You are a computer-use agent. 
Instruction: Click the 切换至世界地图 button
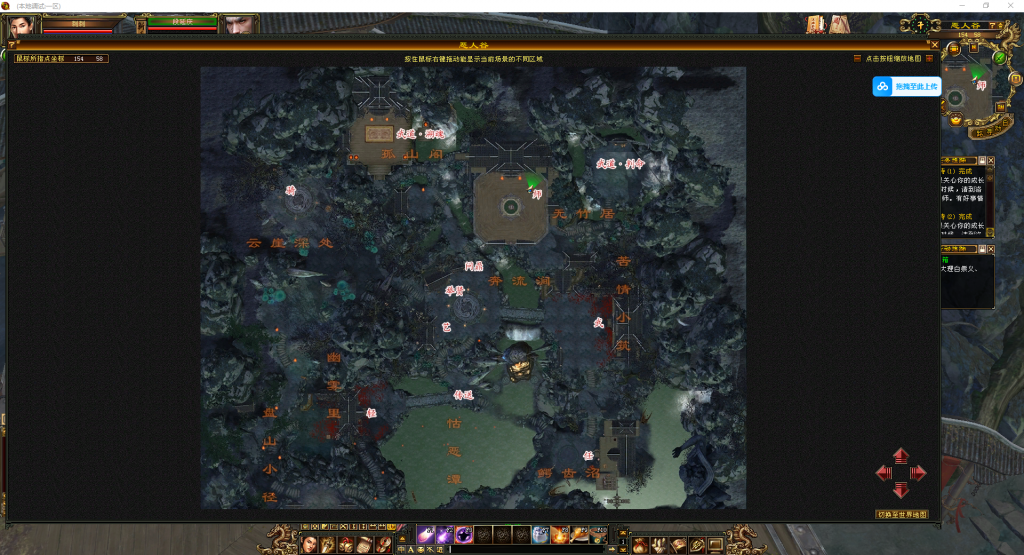coord(902,514)
